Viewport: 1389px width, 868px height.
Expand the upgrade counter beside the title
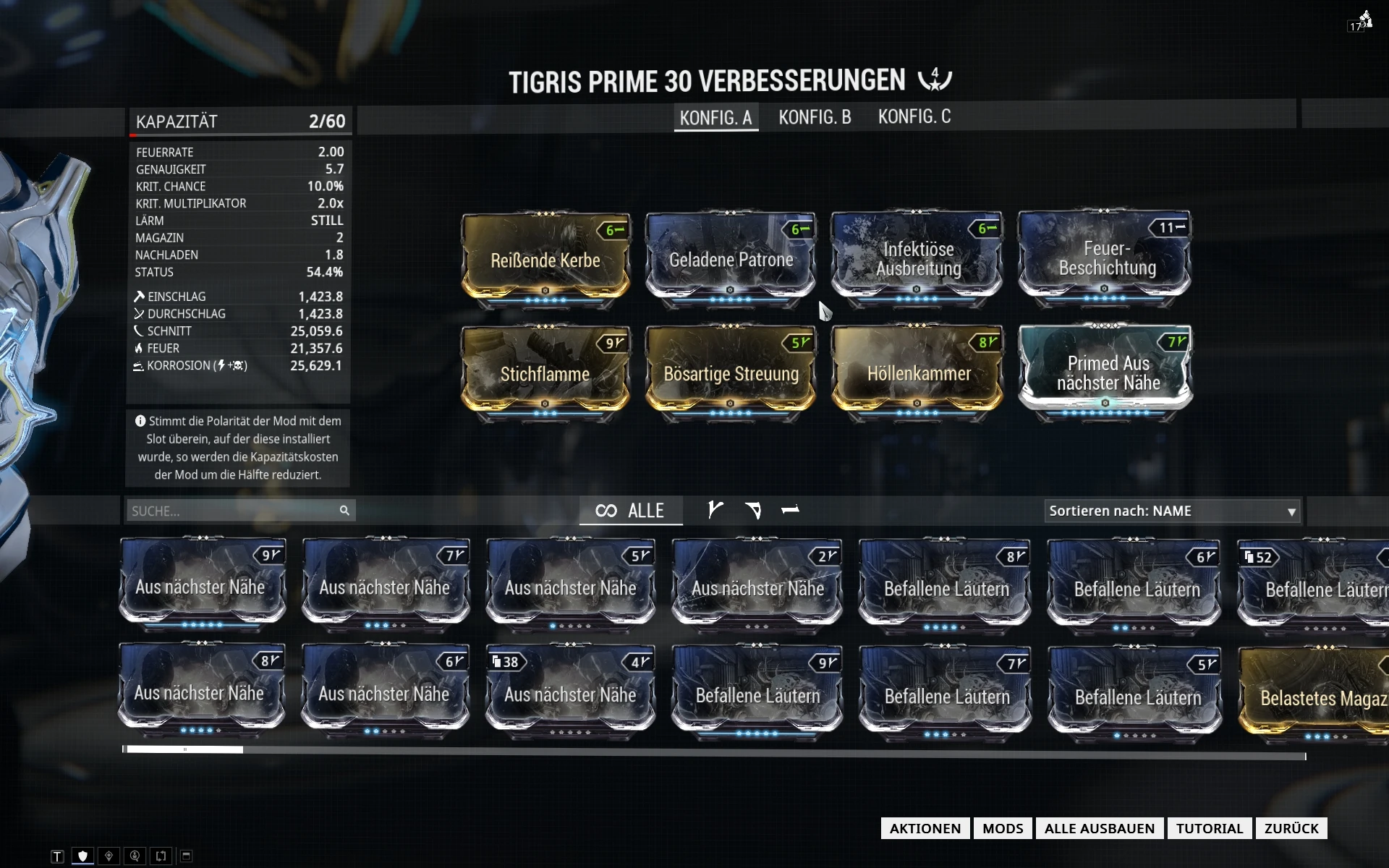934,80
